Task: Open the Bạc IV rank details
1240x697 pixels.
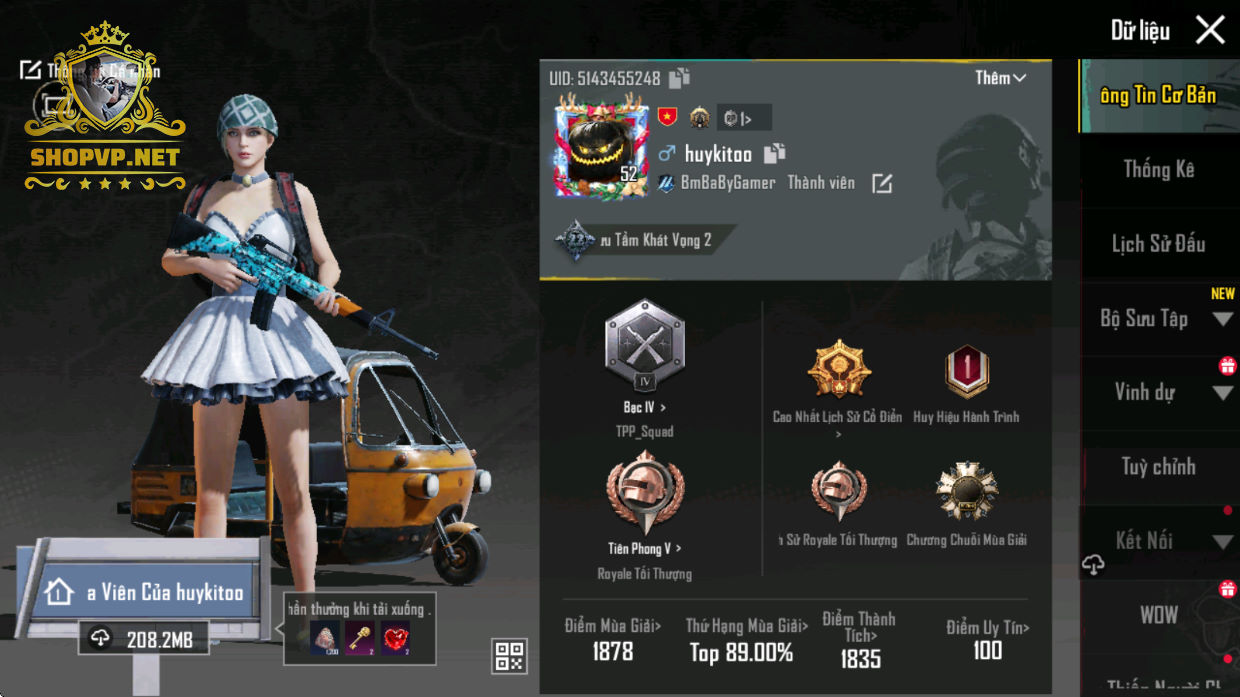Action: click(645, 408)
